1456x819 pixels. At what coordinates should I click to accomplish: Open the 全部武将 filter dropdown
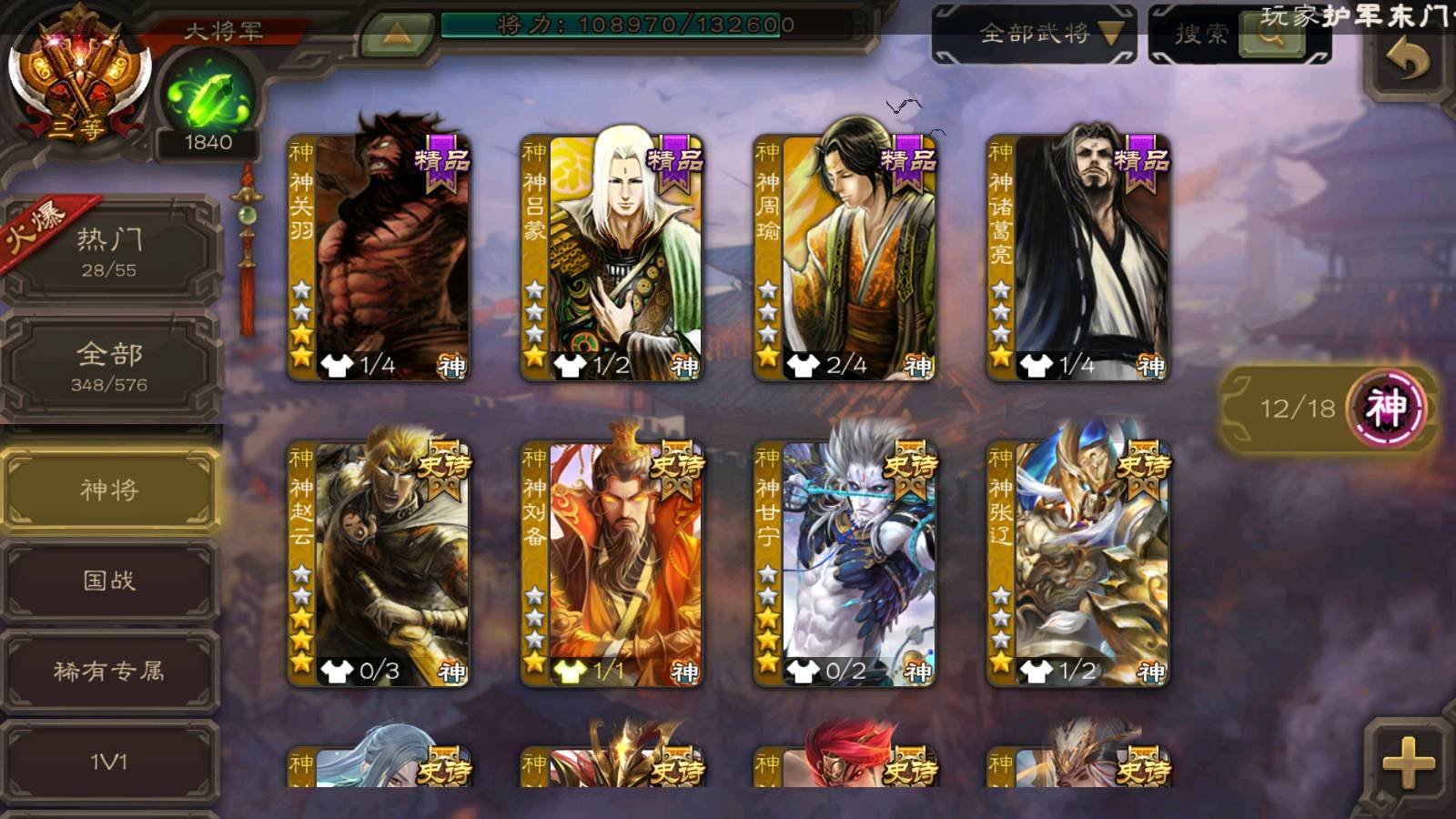tap(1034, 35)
